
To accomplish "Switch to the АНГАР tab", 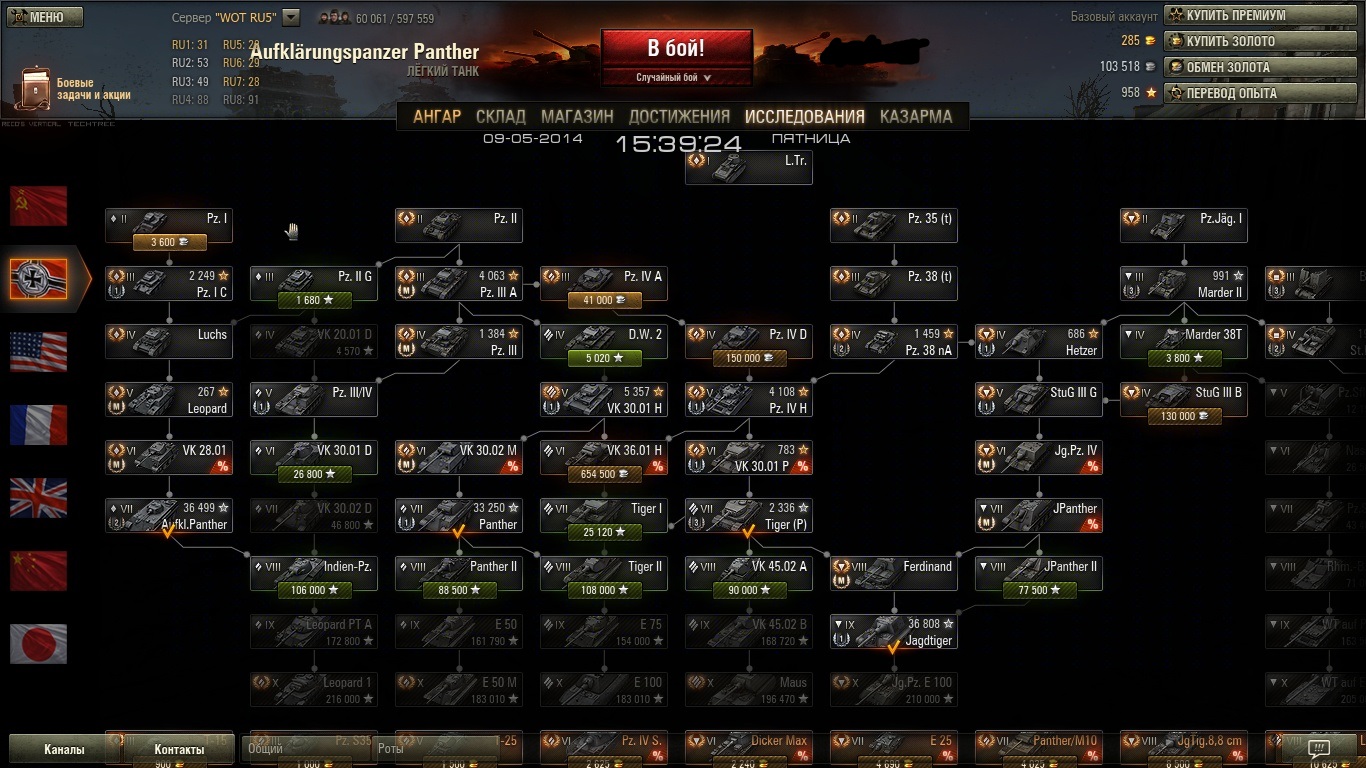I will [437, 116].
